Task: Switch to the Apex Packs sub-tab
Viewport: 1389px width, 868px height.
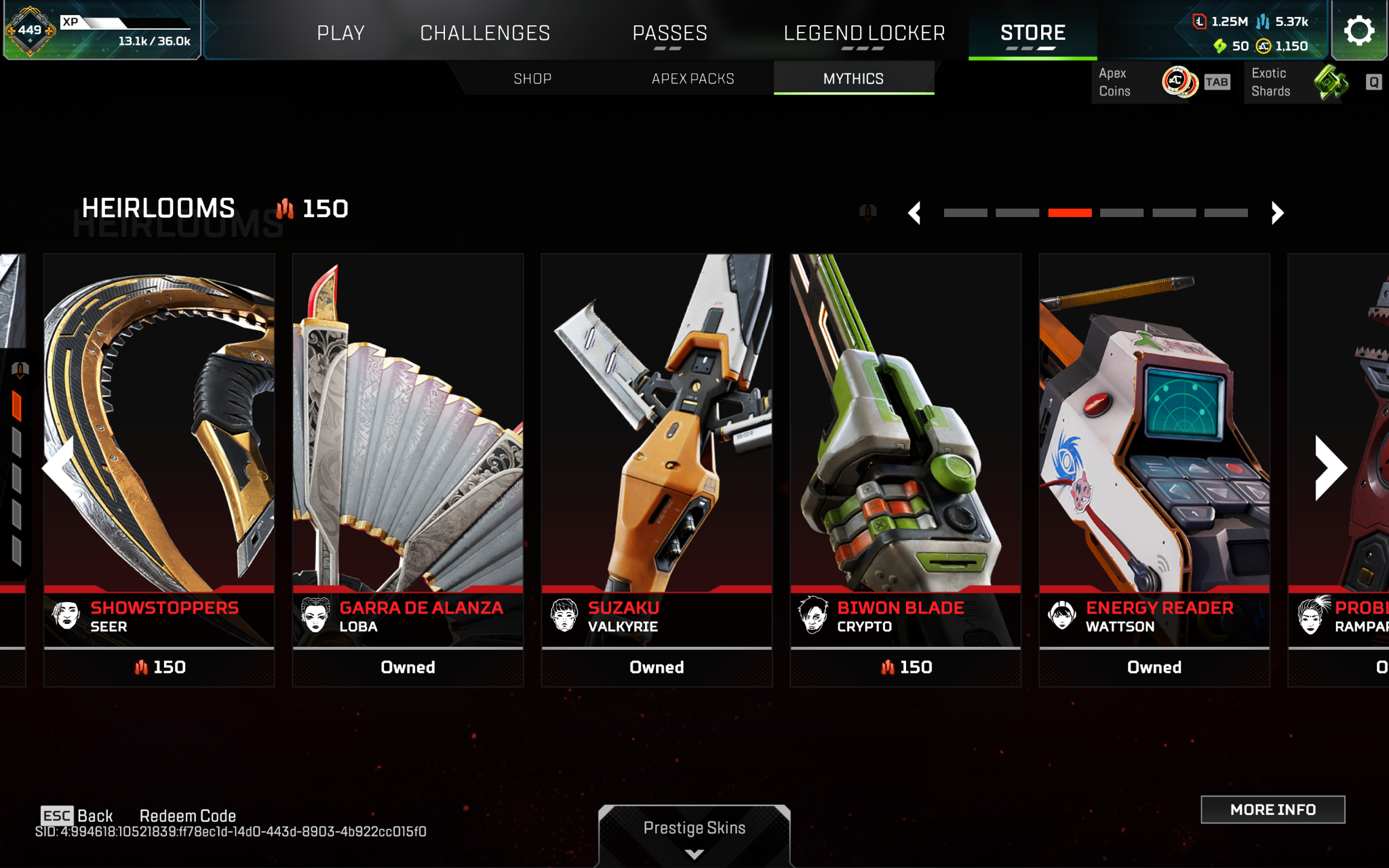Action: click(x=692, y=79)
